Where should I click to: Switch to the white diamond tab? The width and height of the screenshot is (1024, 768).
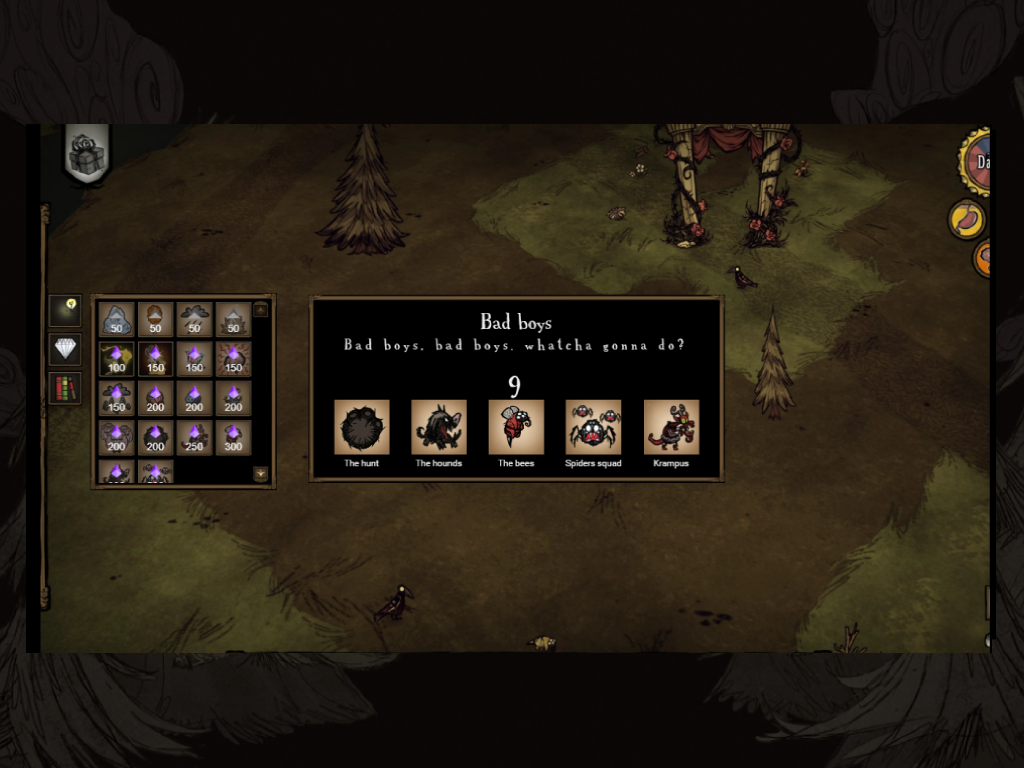pyautogui.click(x=65, y=349)
